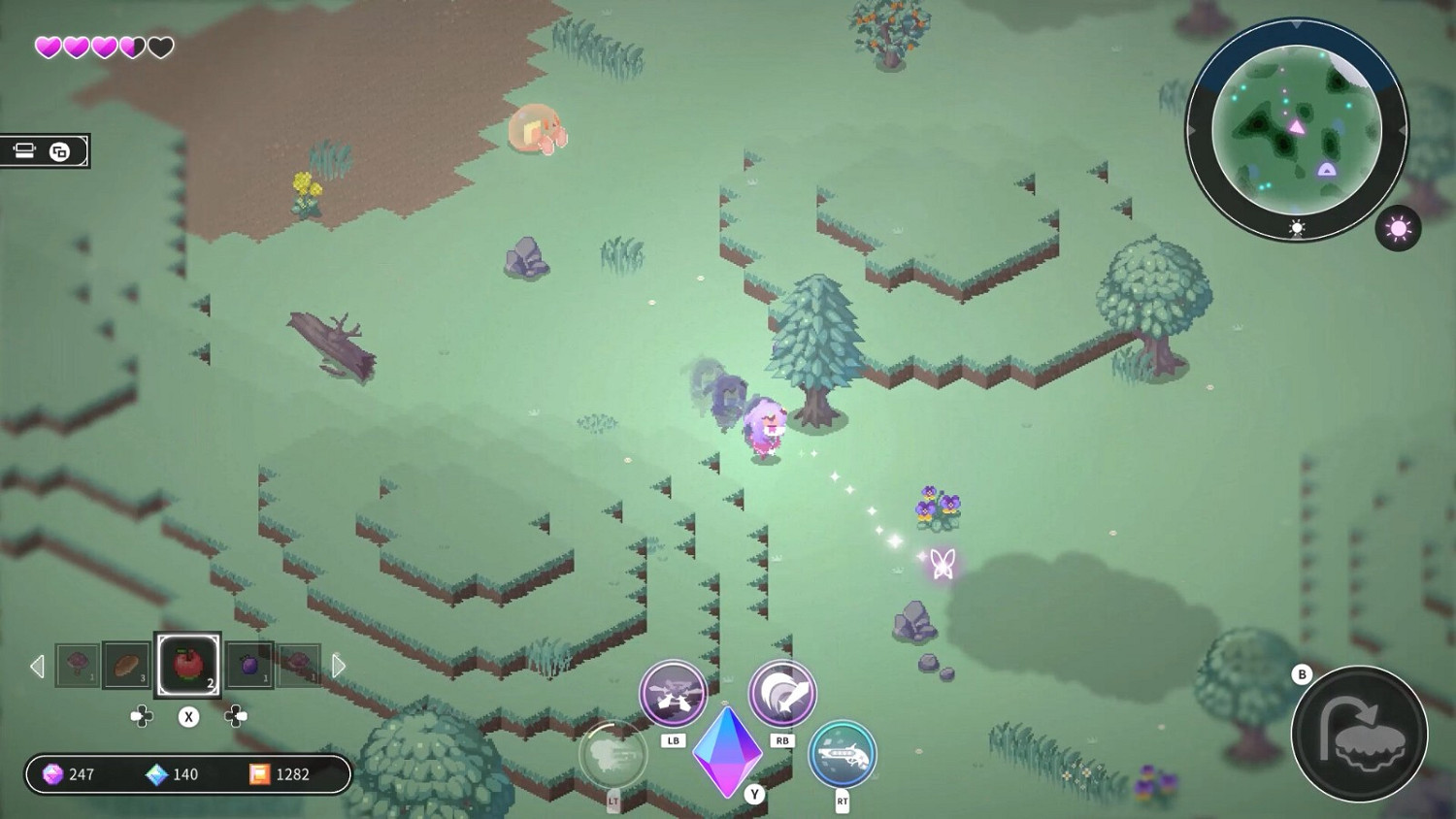Activate the RB slash attack icon
The height and width of the screenshot is (819, 1456).
[782, 693]
